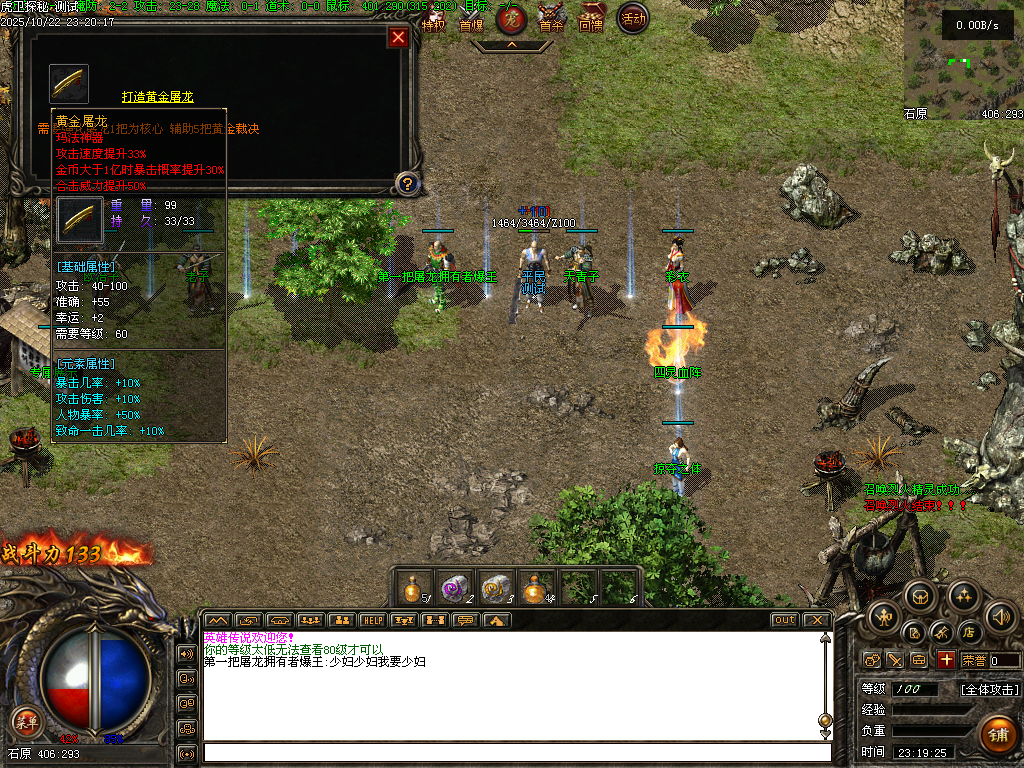Open the character equipment round button
The height and width of the screenshot is (768, 1024).
[882, 616]
